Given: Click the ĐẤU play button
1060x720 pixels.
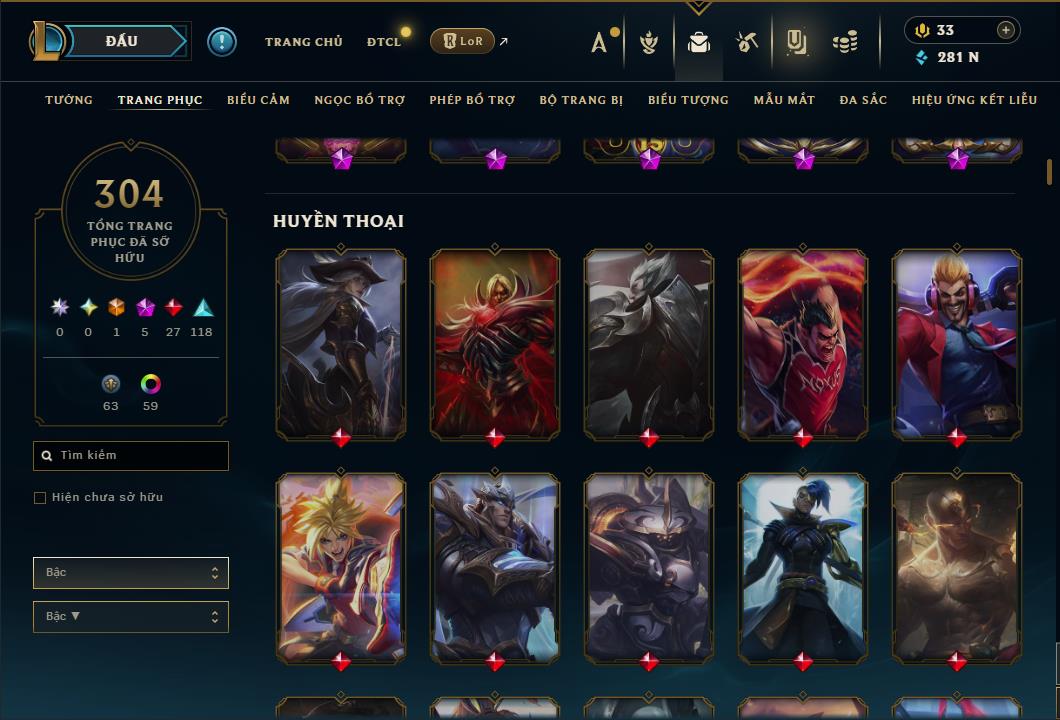Looking at the screenshot, I should [122, 41].
